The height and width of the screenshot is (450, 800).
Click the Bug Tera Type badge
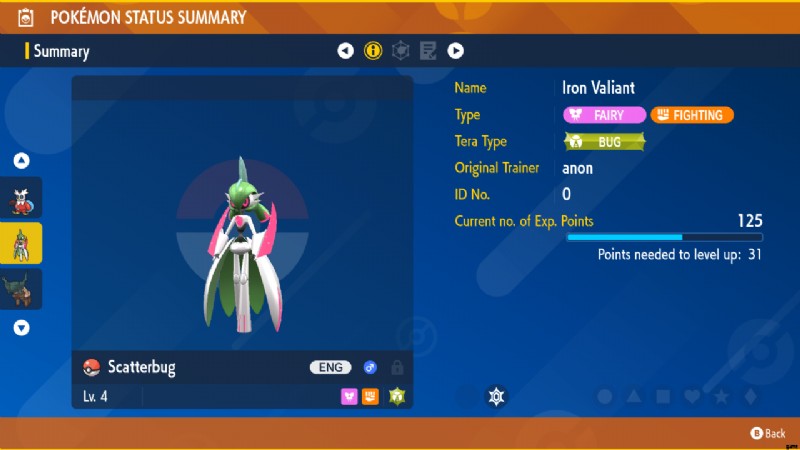(x=604, y=142)
